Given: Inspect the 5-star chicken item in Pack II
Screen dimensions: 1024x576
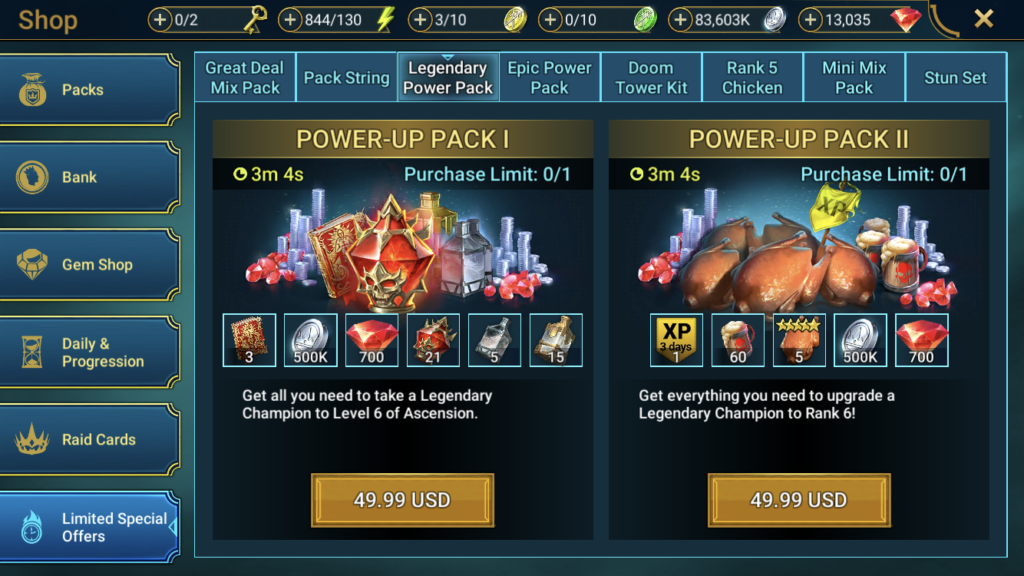Looking at the screenshot, I should coord(799,340).
